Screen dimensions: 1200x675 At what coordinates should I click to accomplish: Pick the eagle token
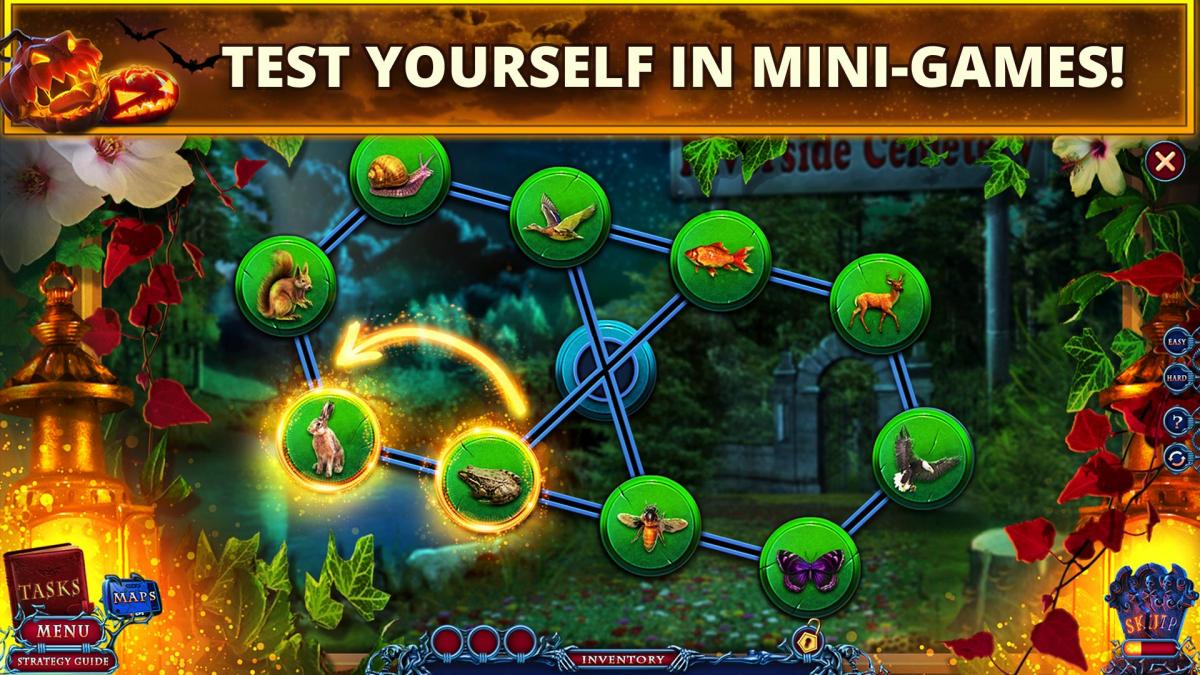pos(922,458)
